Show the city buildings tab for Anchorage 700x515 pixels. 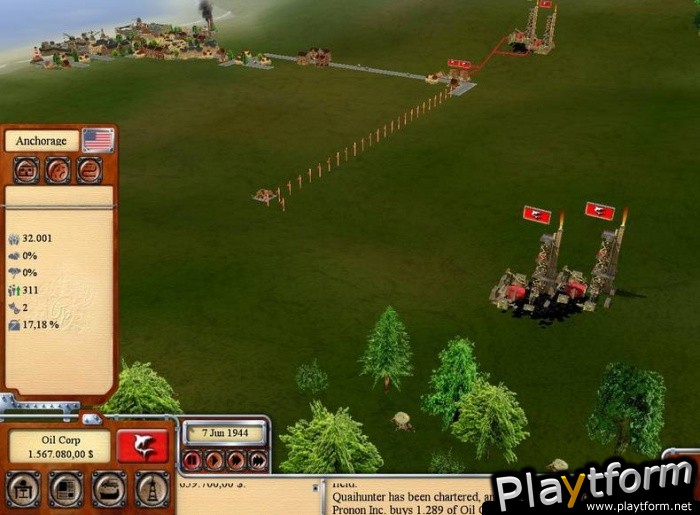coord(26,171)
